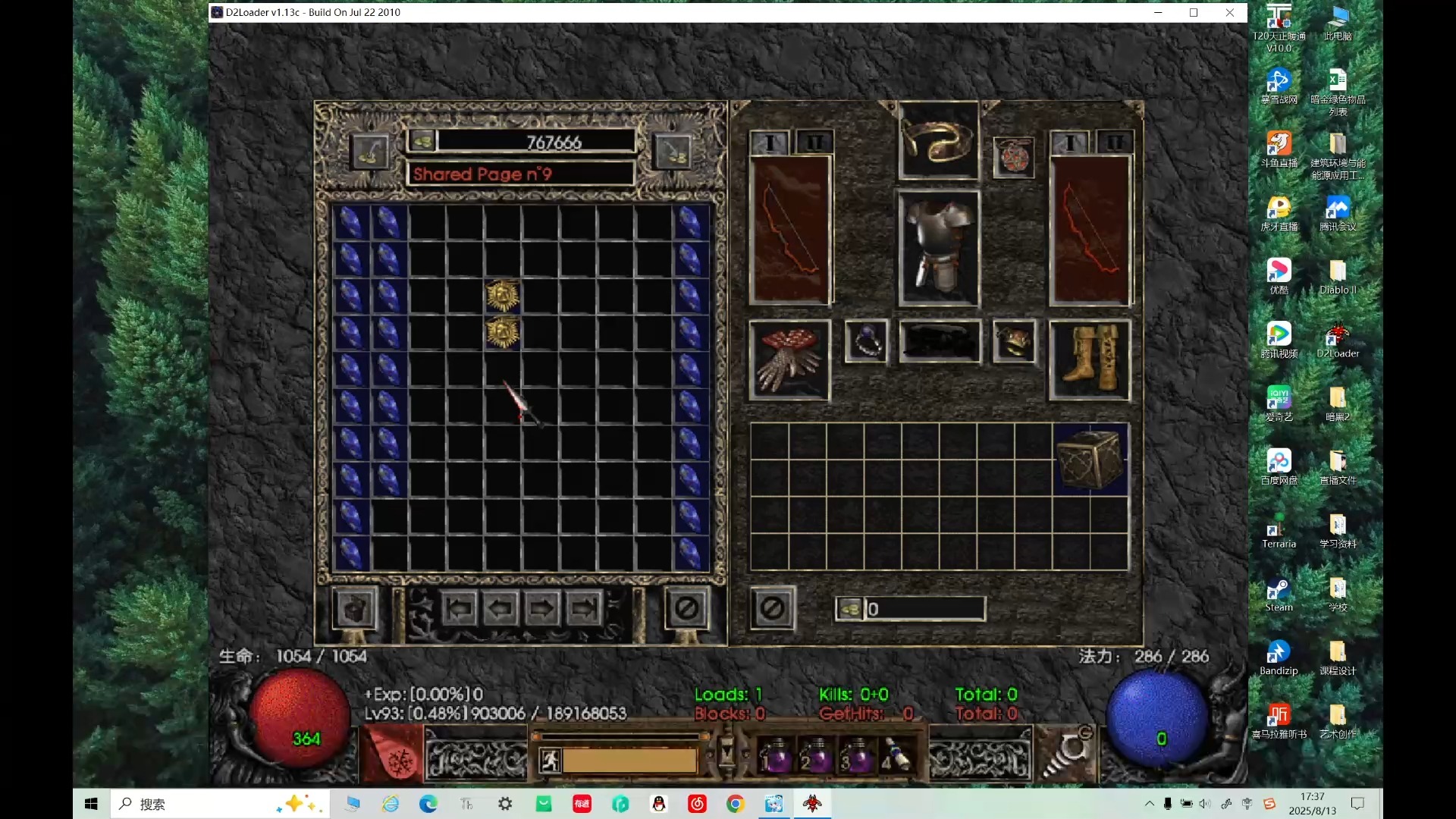Use the purple potion in belt slot 1
The width and height of the screenshot is (1456, 819).
pos(775,755)
